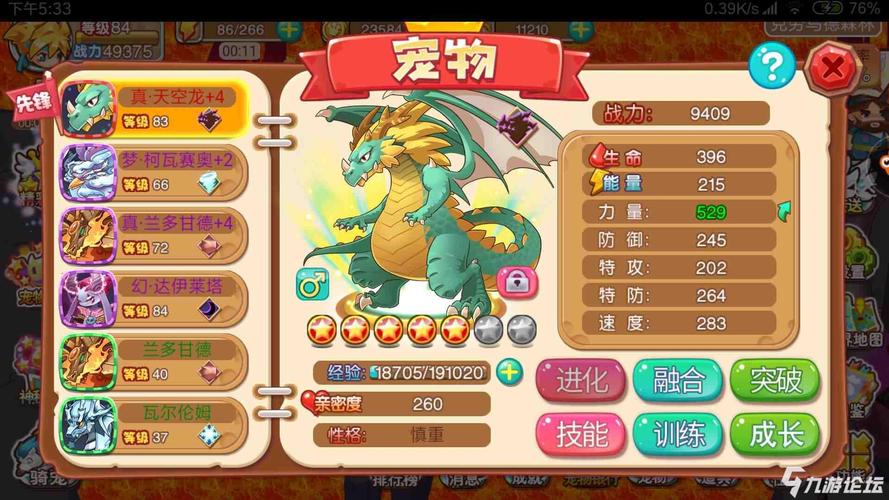Image resolution: width=889 pixels, height=500 pixels.
Task: Tap the 融合 fusion button
Action: click(678, 380)
